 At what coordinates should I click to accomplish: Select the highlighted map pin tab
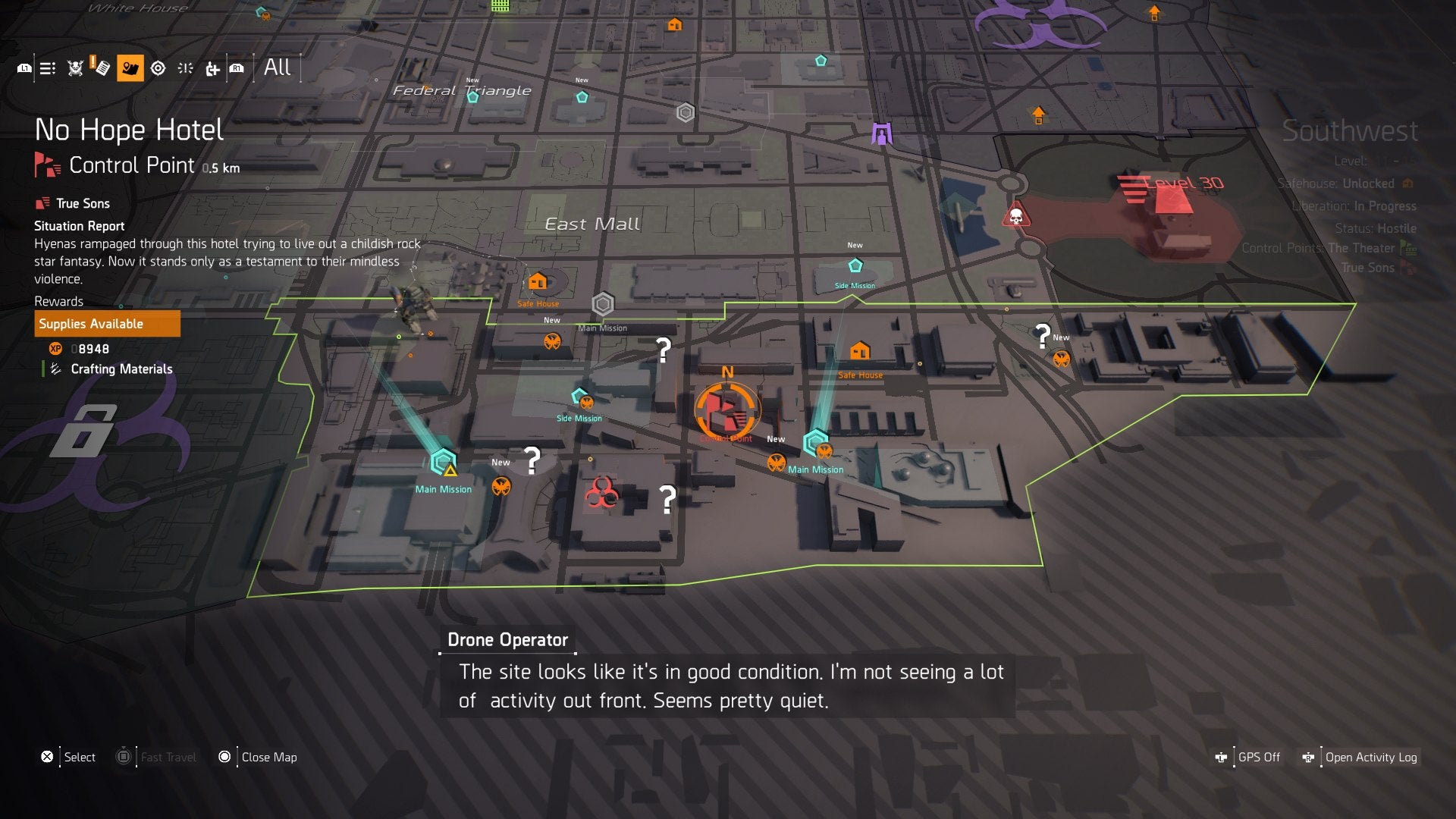(x=130, y=68)
